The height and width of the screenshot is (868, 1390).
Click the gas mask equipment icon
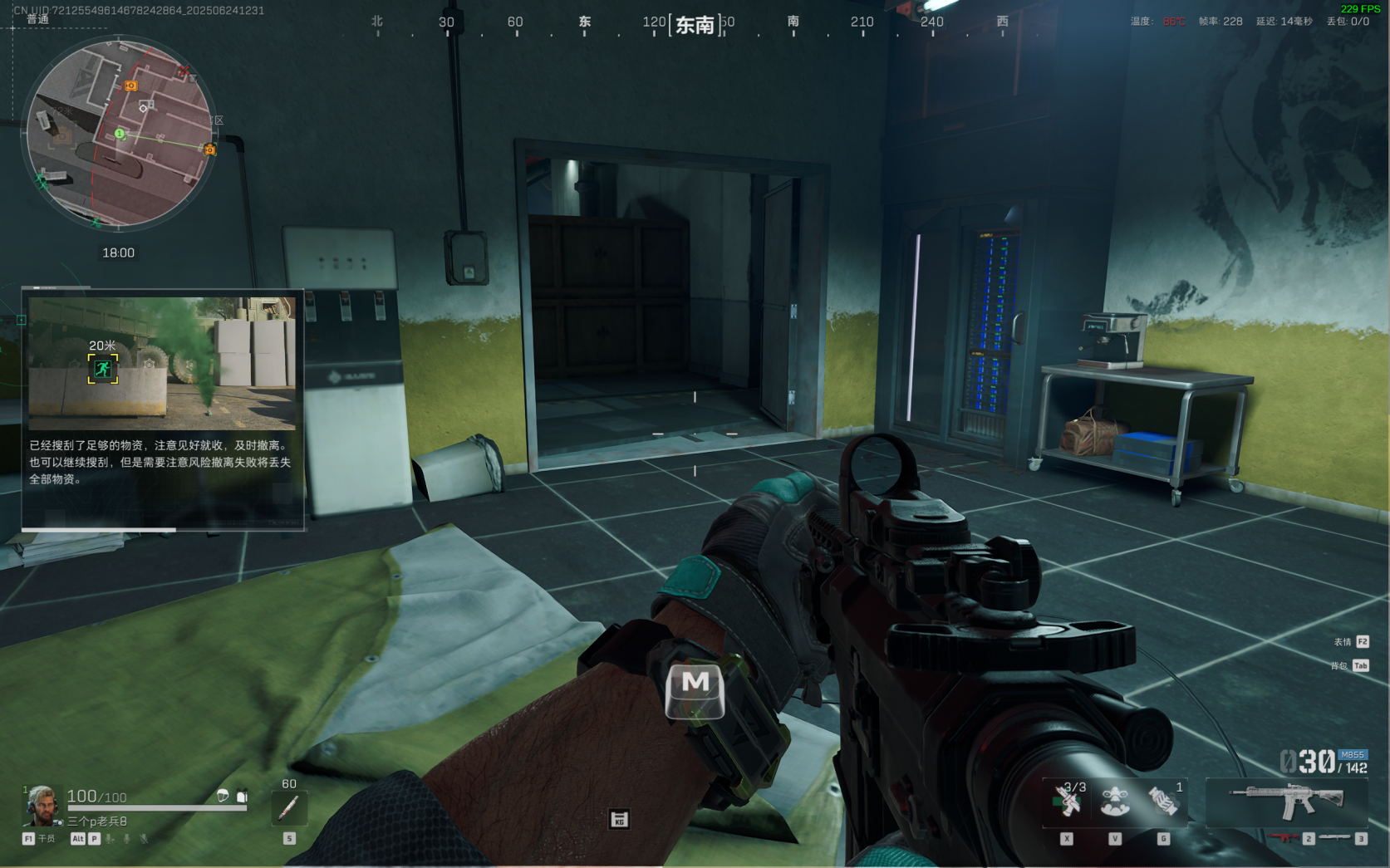coord(1116,800)
